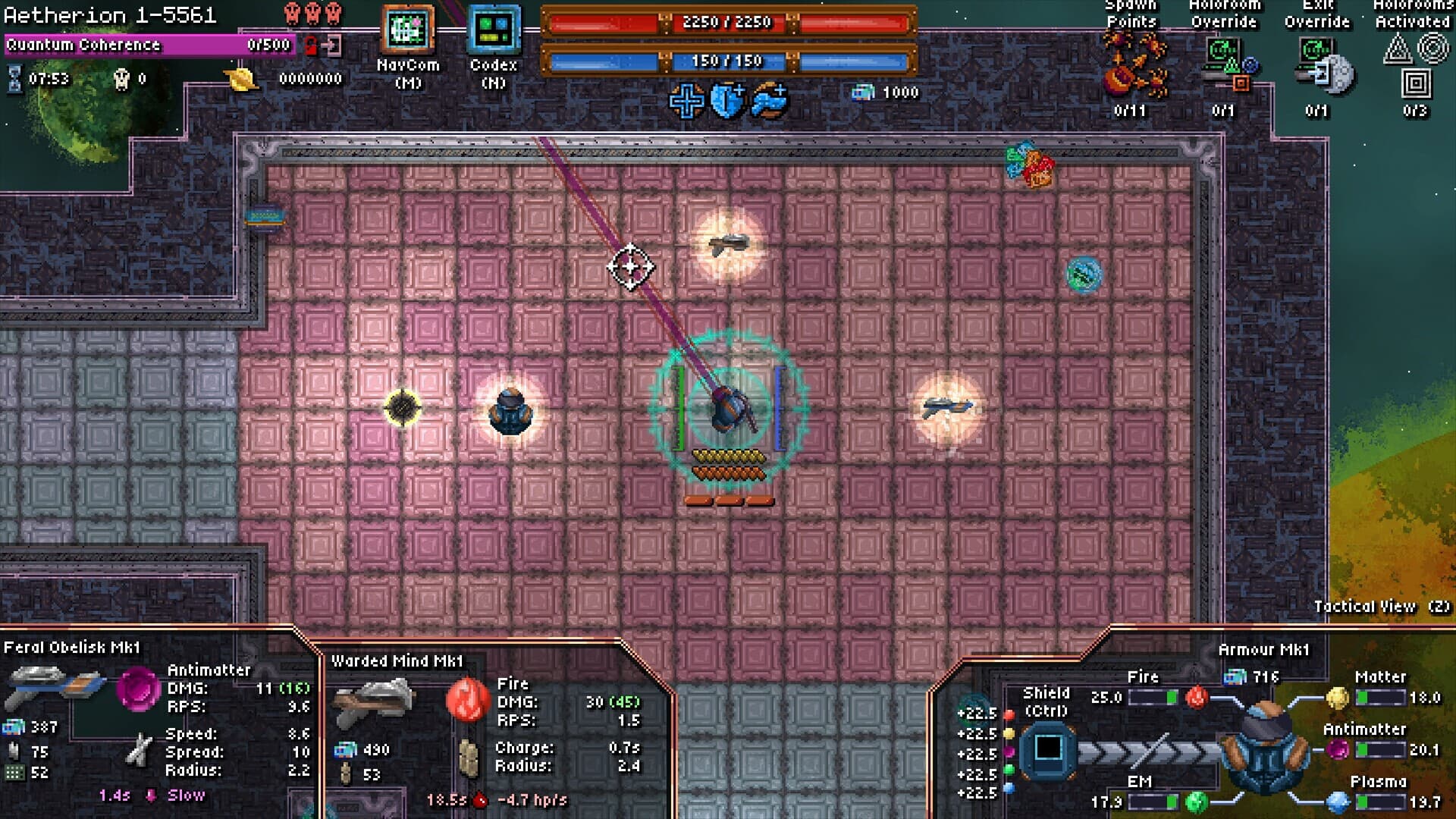Image resolution: width=1456 pixels, height=819 pixels.
Task: Open the Codex icon
Action: pyautogui.click(x=494, y=30)
